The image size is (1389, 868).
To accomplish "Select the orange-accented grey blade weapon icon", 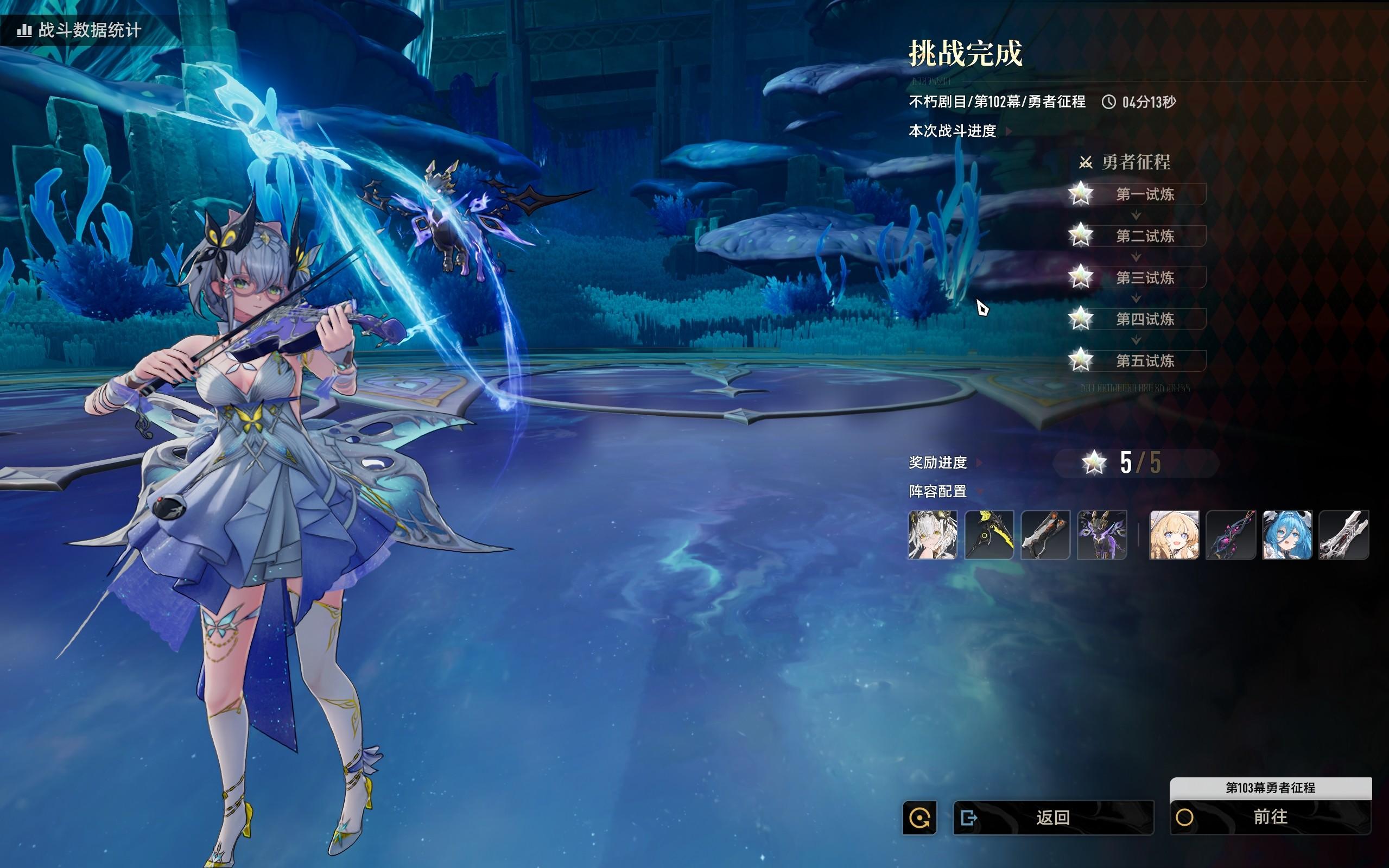I will pos(1045,535).
